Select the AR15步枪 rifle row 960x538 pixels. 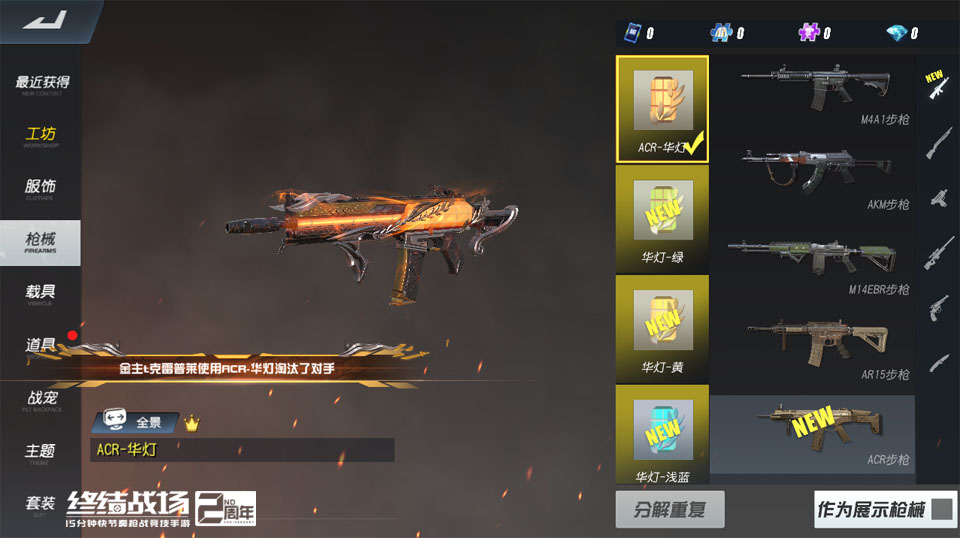coord(812,350)
